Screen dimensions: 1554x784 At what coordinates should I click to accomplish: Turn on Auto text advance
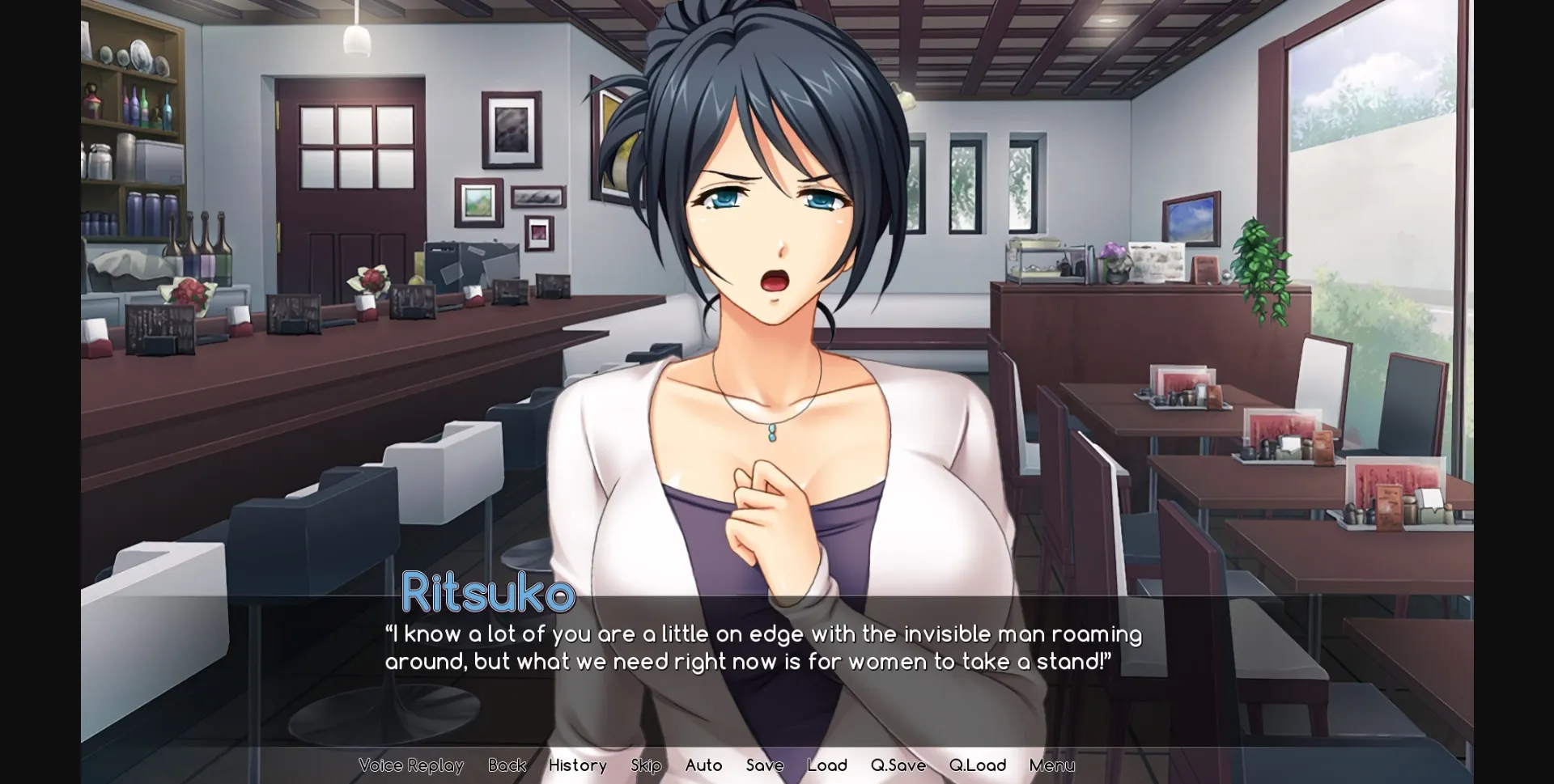coord(703,765)
